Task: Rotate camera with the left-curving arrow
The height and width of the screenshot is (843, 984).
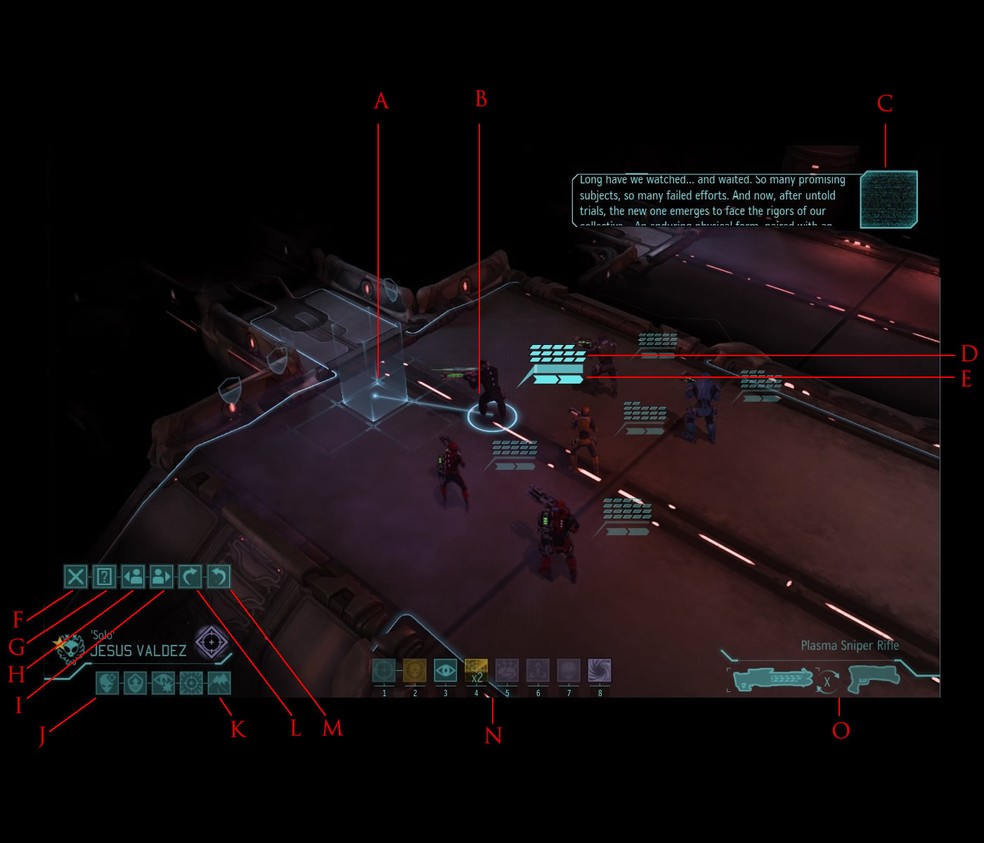Action: [x=218, y=576]
